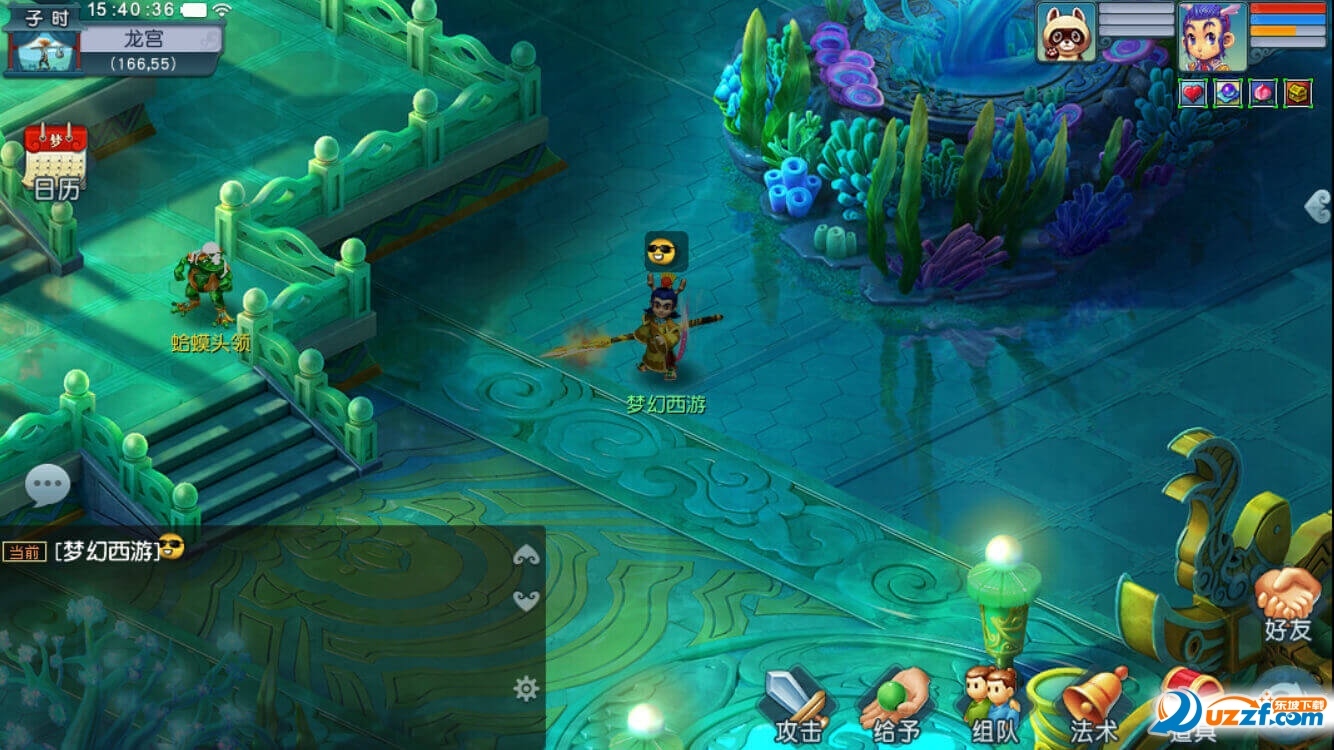Use the pink peach quick icon

click(1262, 93)
